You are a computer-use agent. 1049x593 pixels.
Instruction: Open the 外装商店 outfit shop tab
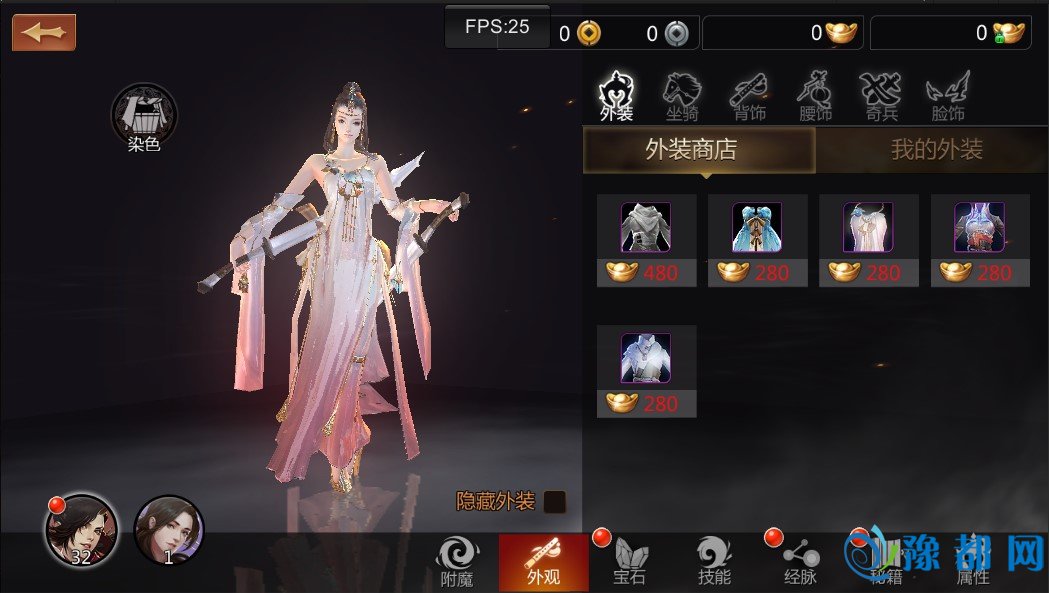tap(699, 151)
